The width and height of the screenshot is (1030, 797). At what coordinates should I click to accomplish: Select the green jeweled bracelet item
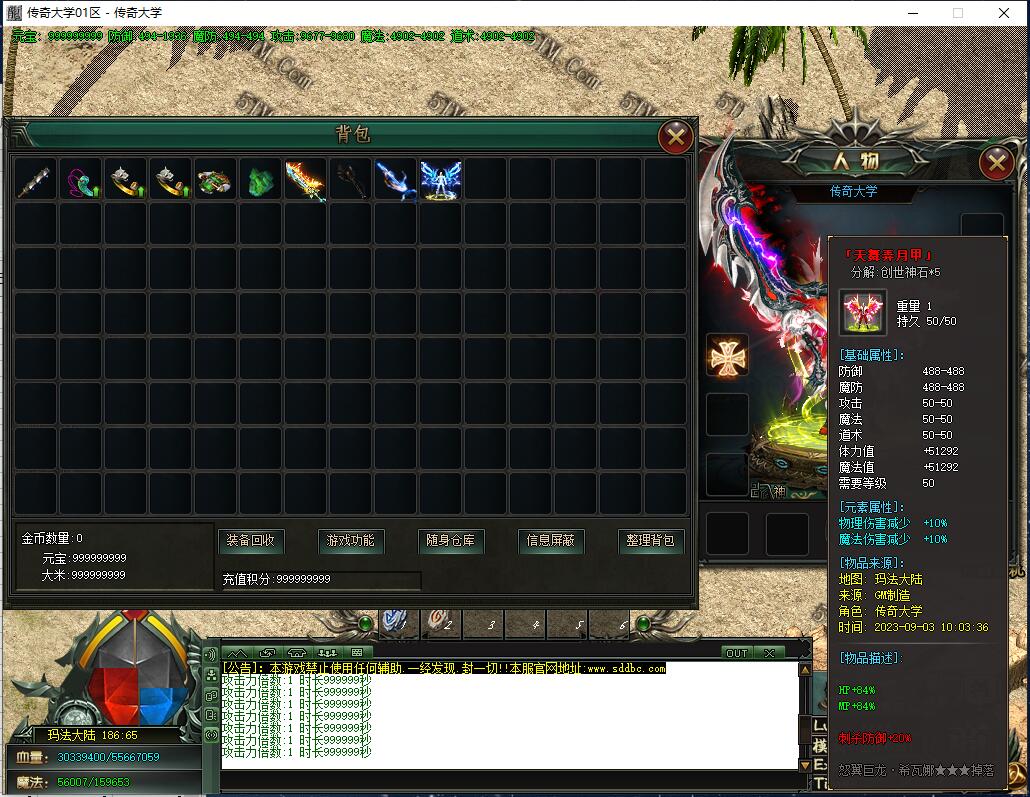(215, 180)
